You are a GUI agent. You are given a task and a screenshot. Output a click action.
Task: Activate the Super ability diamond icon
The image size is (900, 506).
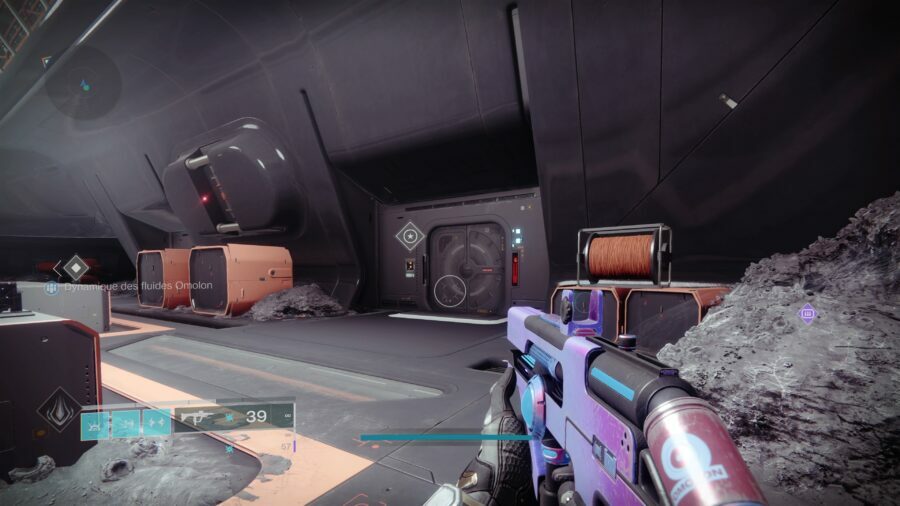click(59, 410)
